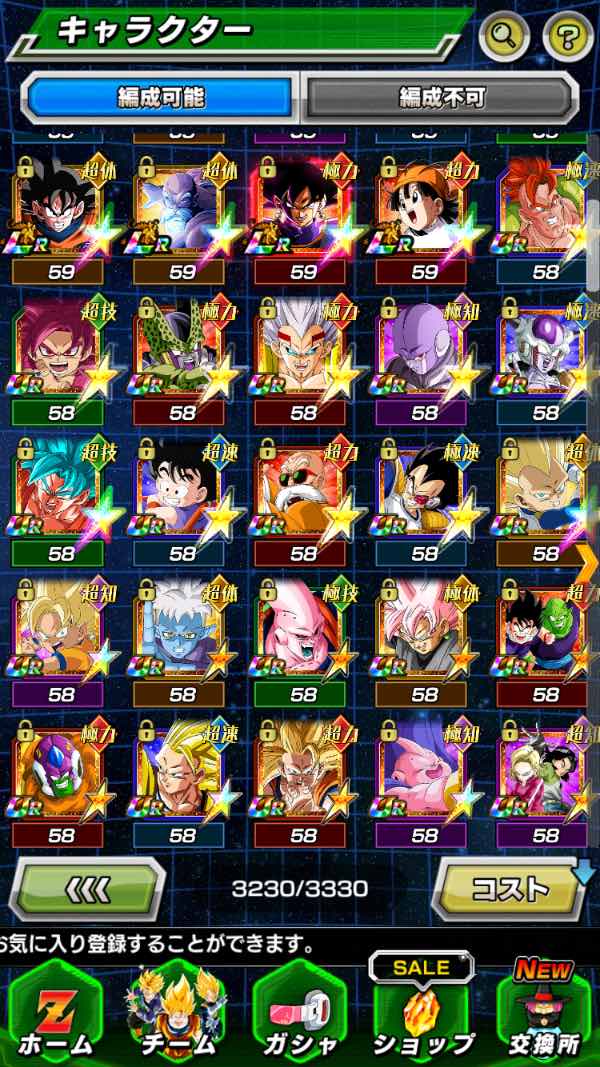This screenshot has height=1067, width=600.
Task: Click the orange arrow on the right edge
Action: coord(587,557)
